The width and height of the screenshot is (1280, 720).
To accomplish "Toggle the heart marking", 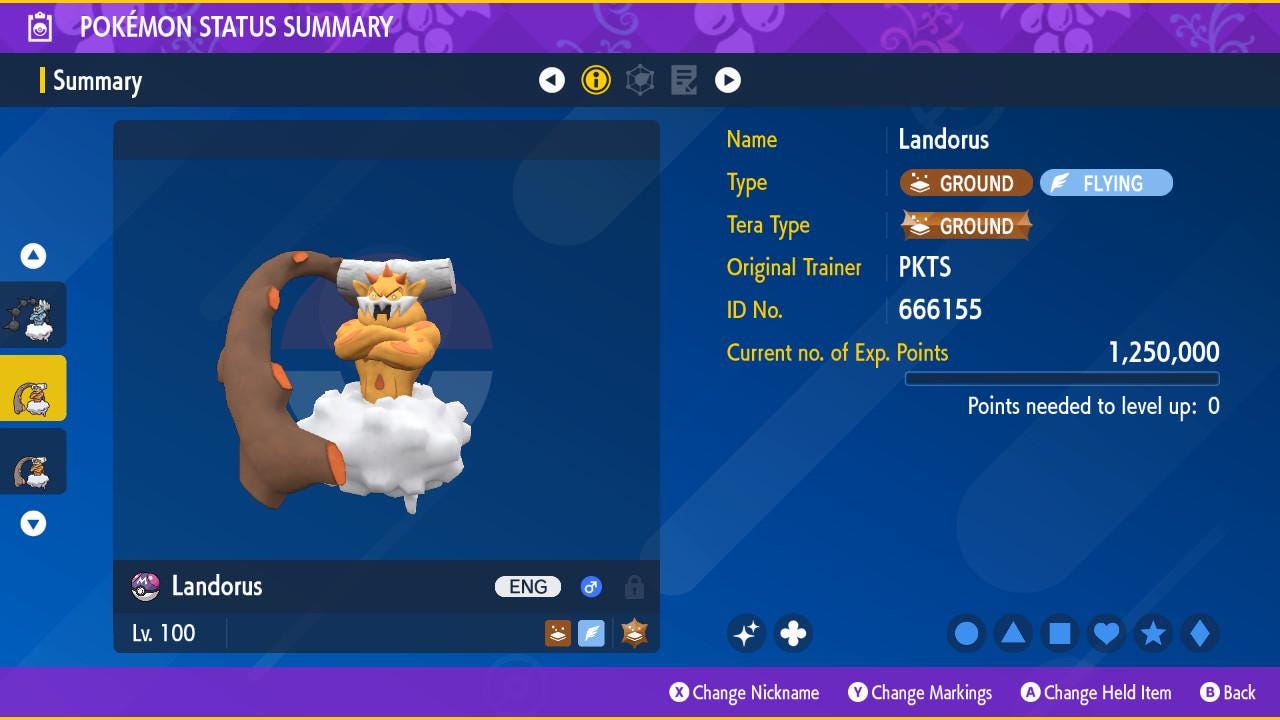I will click(x=1106, y=633).
